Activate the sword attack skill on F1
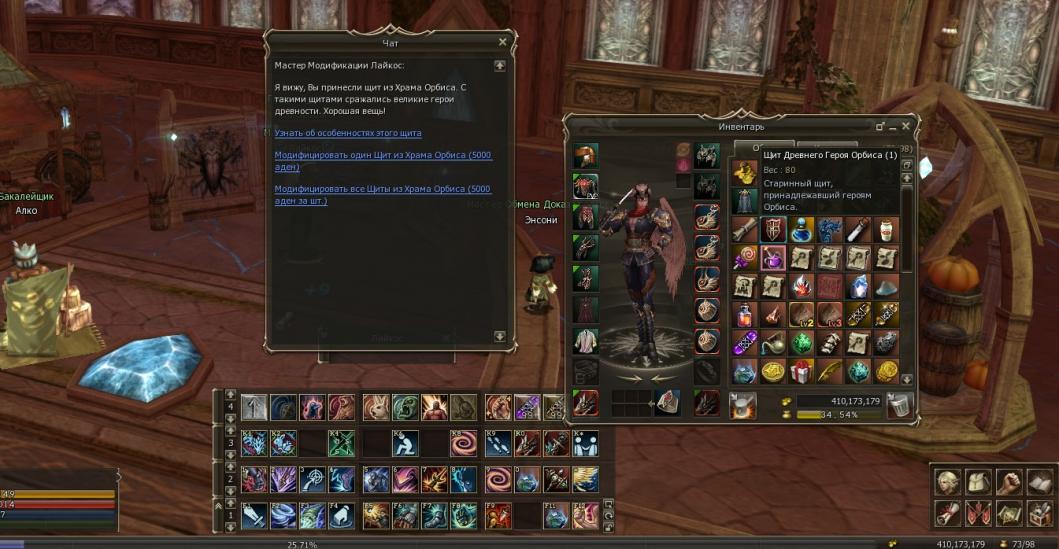1059x549 pixels. click(255, 515)
